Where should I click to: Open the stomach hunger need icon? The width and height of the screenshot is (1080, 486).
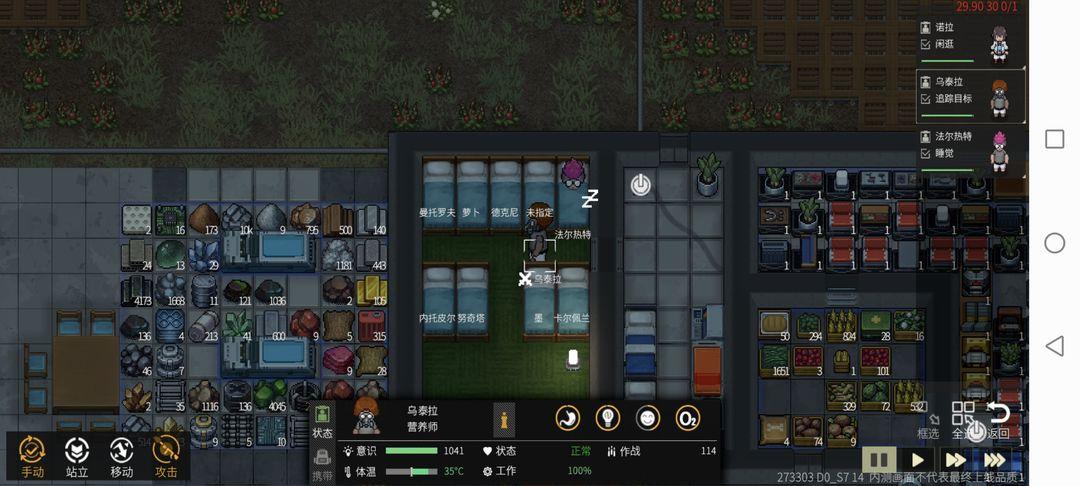coord(568,418)
